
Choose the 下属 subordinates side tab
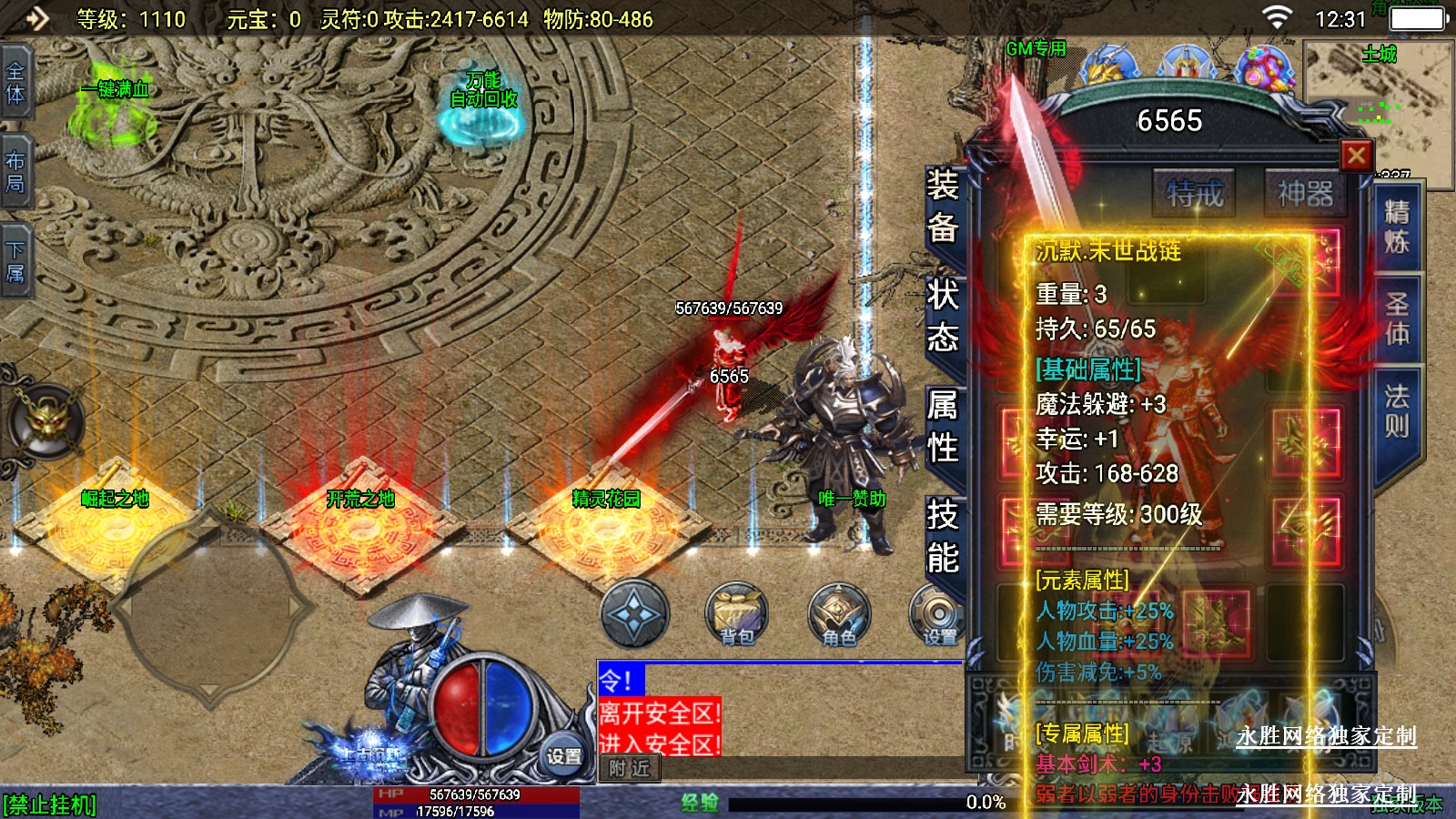pyautogui.click(x=15, y=261)
